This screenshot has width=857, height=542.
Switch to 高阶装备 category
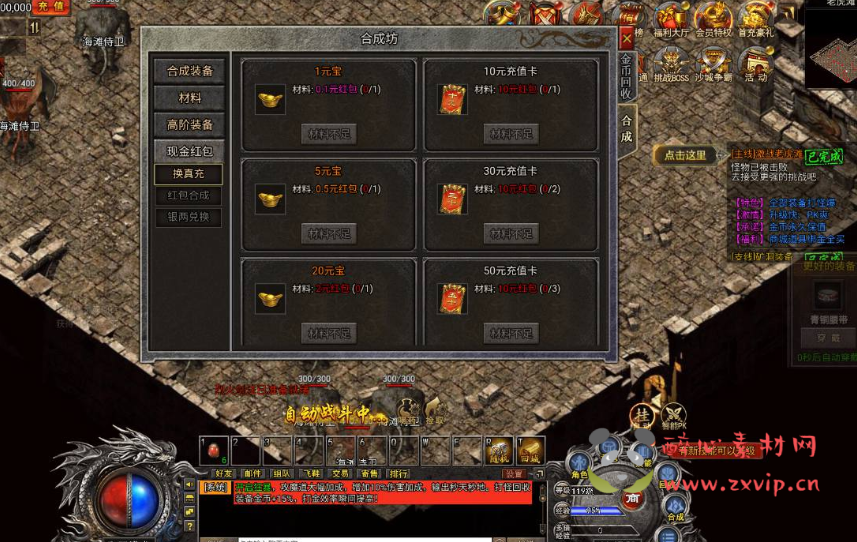click(189, 125)
